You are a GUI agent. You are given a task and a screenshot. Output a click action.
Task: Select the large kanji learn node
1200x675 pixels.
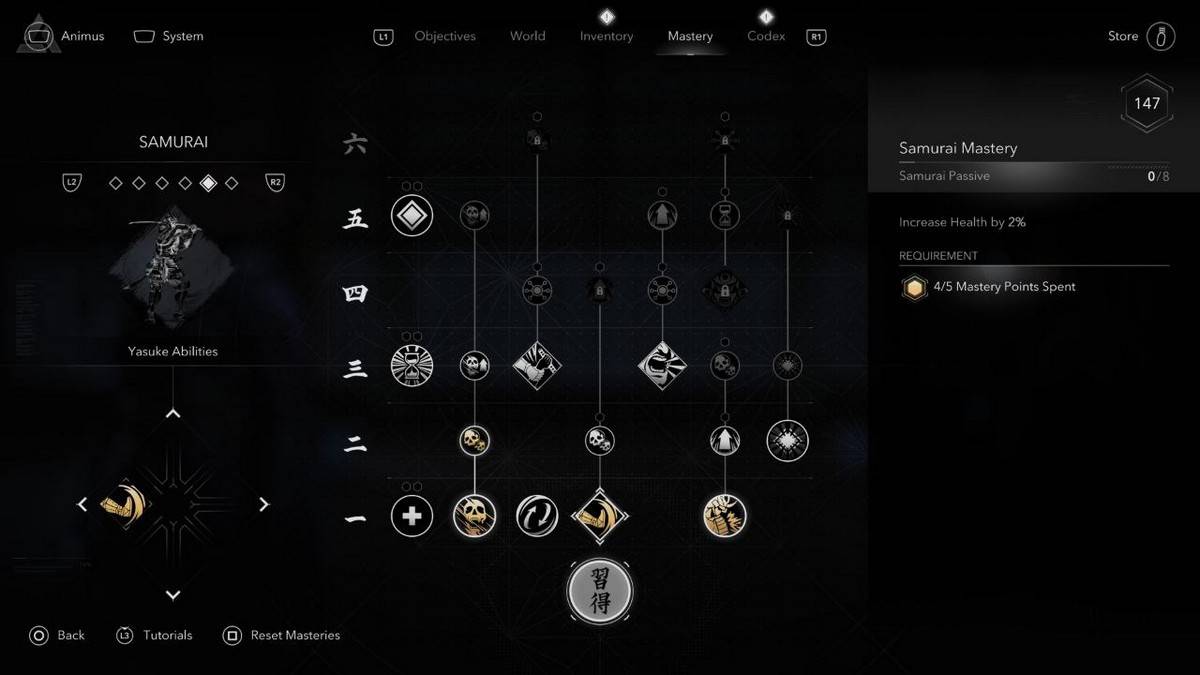coord(599,591)
